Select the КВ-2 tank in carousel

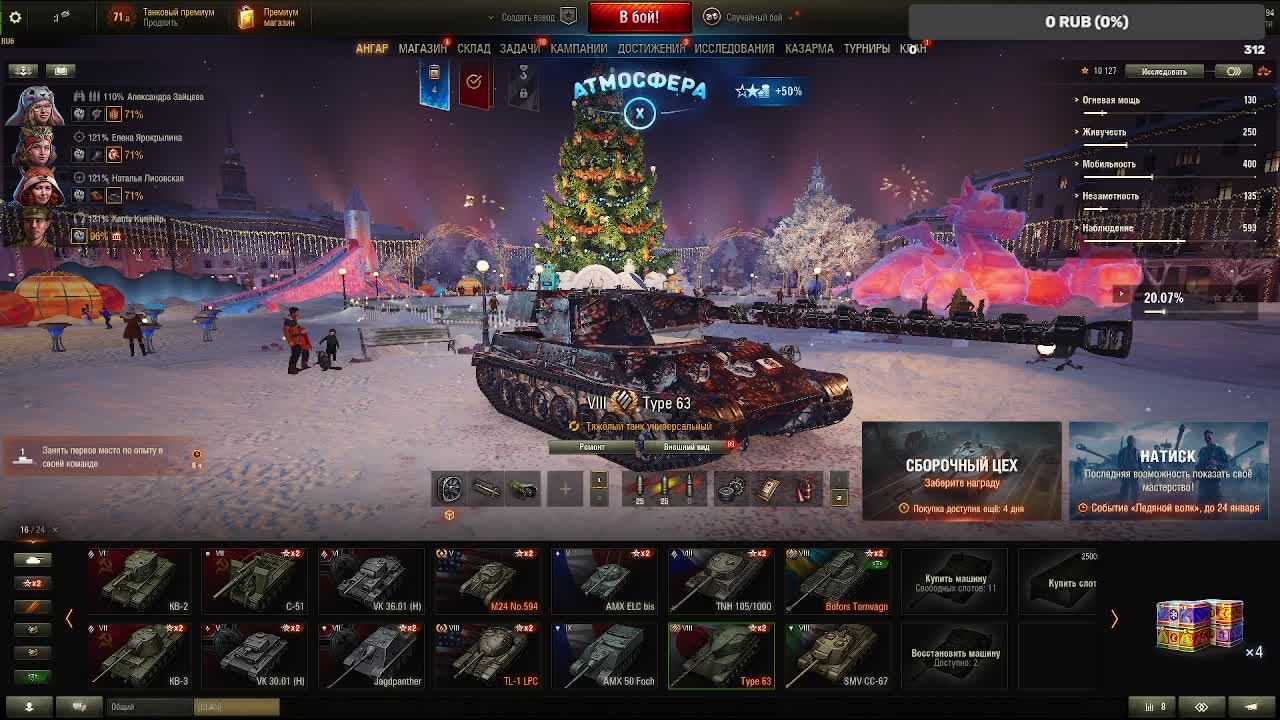(x=138, y=581)
